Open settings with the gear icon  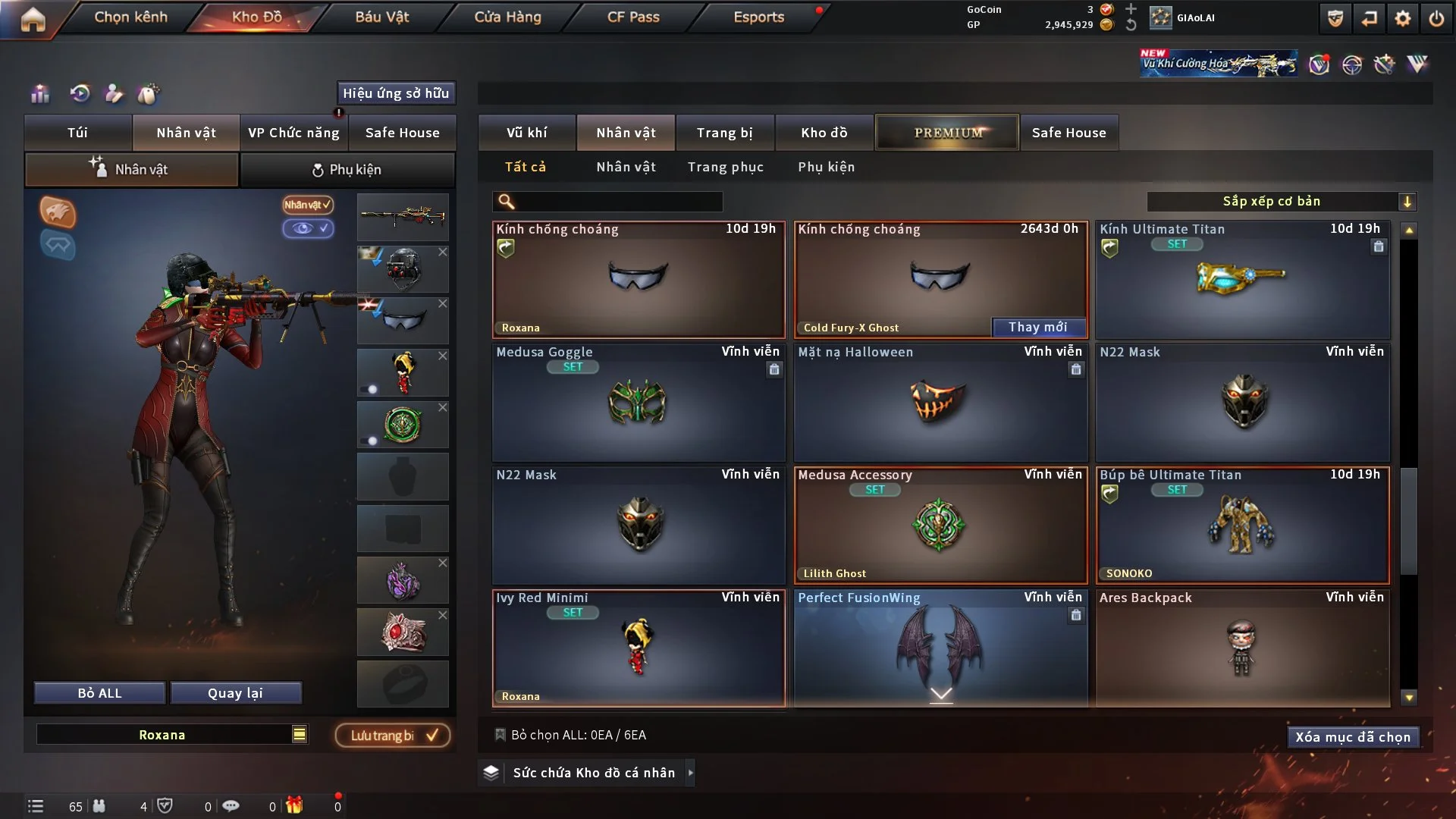[1403, 18]
